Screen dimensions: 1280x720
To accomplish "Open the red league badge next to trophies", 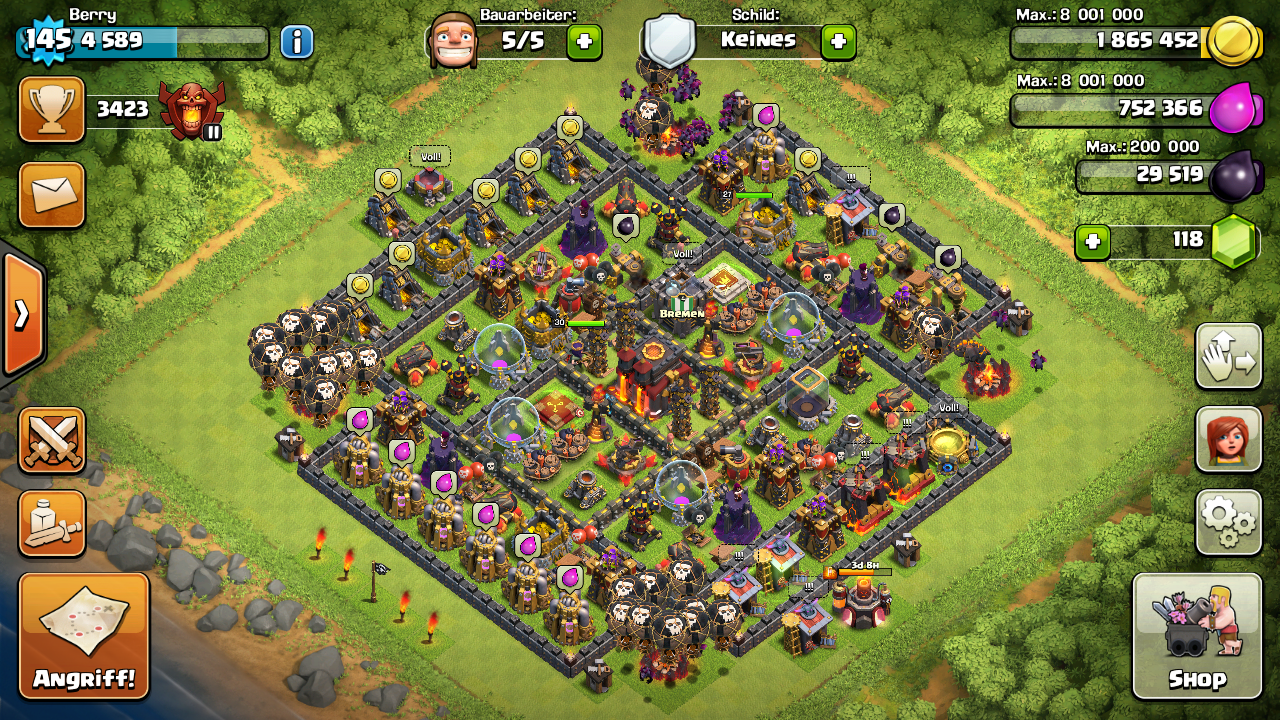I will coord(193,110).
